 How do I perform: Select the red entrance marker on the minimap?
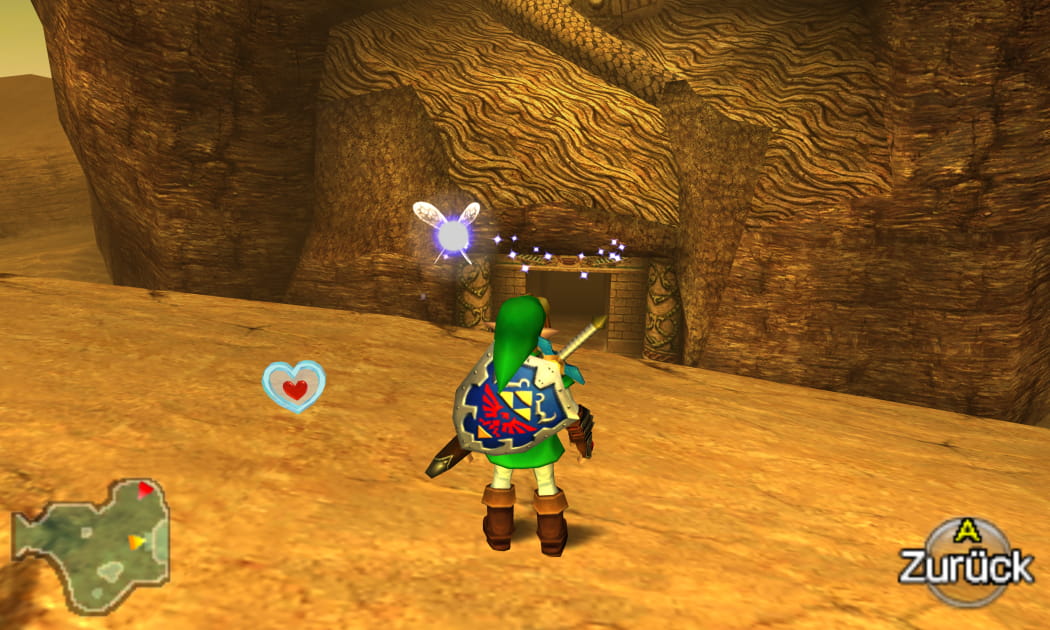pos(146,490)
